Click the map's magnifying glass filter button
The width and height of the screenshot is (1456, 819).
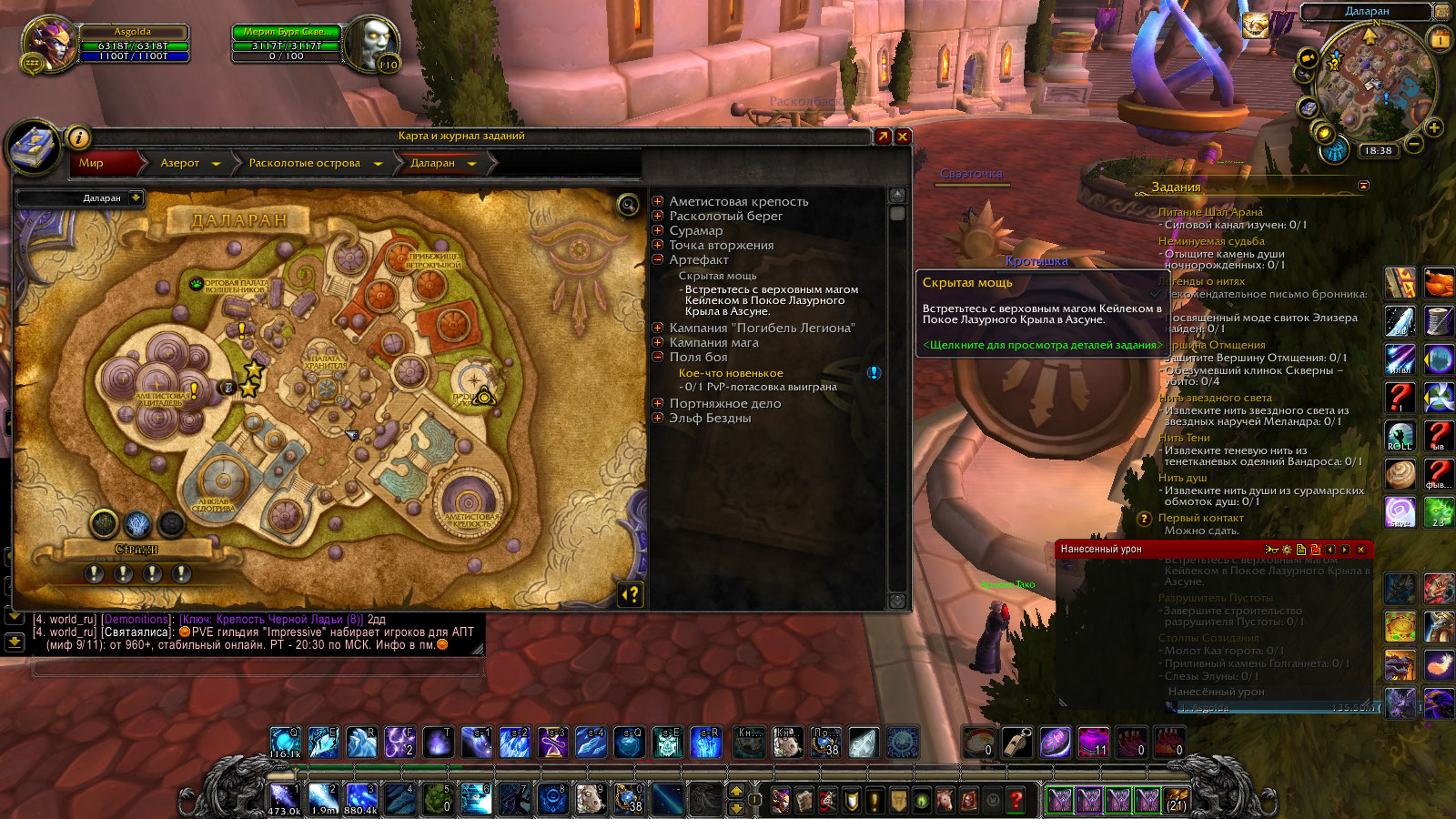click(628, 205)
